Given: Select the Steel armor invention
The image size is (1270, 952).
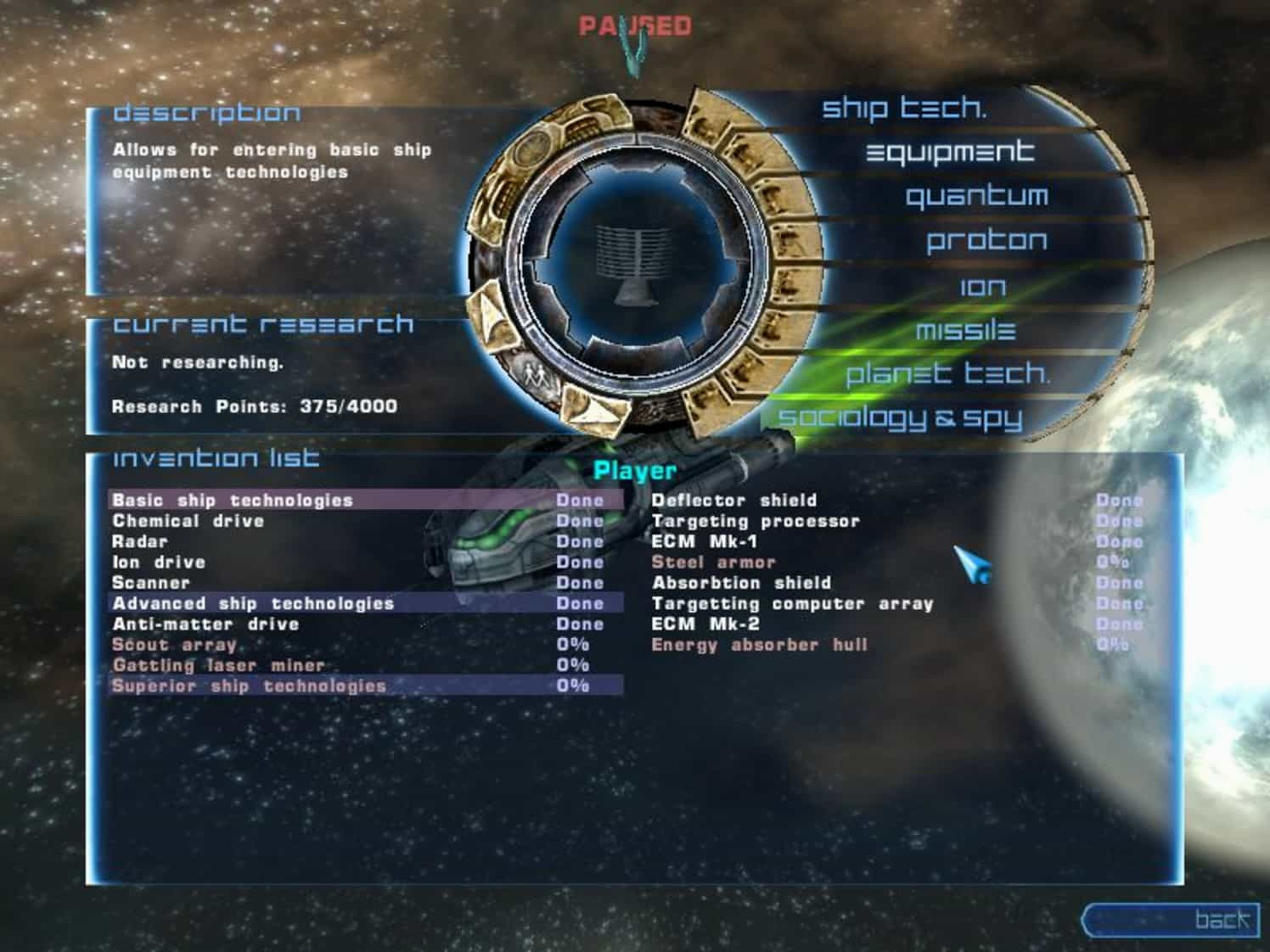Looking at the screenshot, I should pyautogui.click(x=713, y=562).
